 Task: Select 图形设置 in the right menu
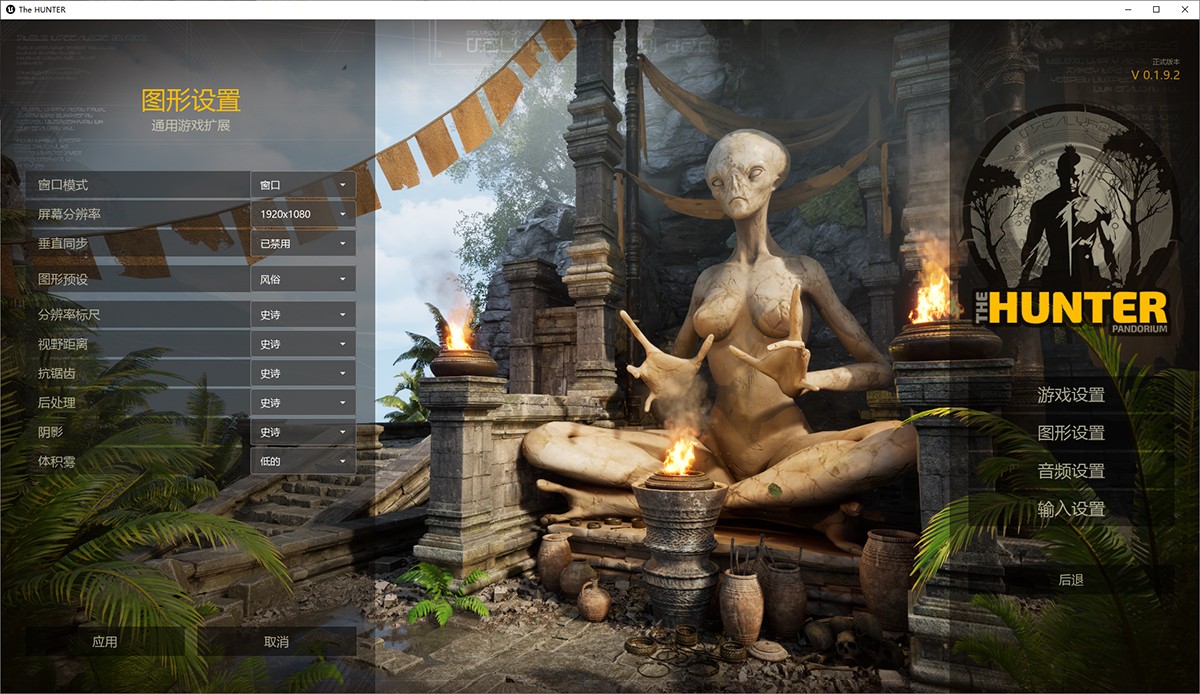[x=1071, y=433]
